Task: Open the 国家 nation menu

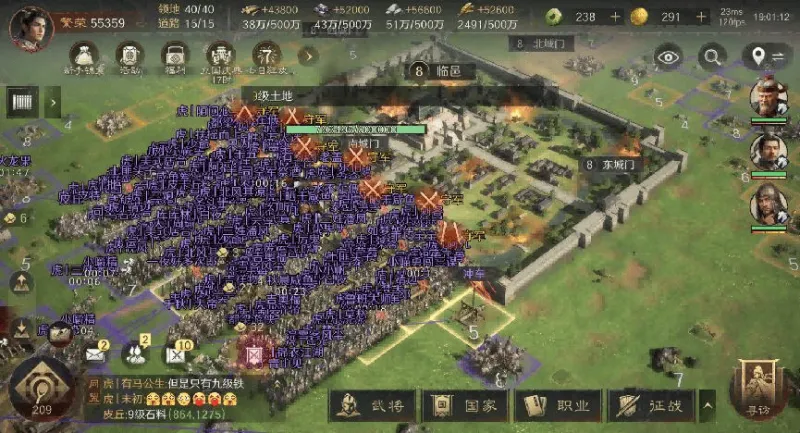Action: pyautogui.click(x=466, y=406)
